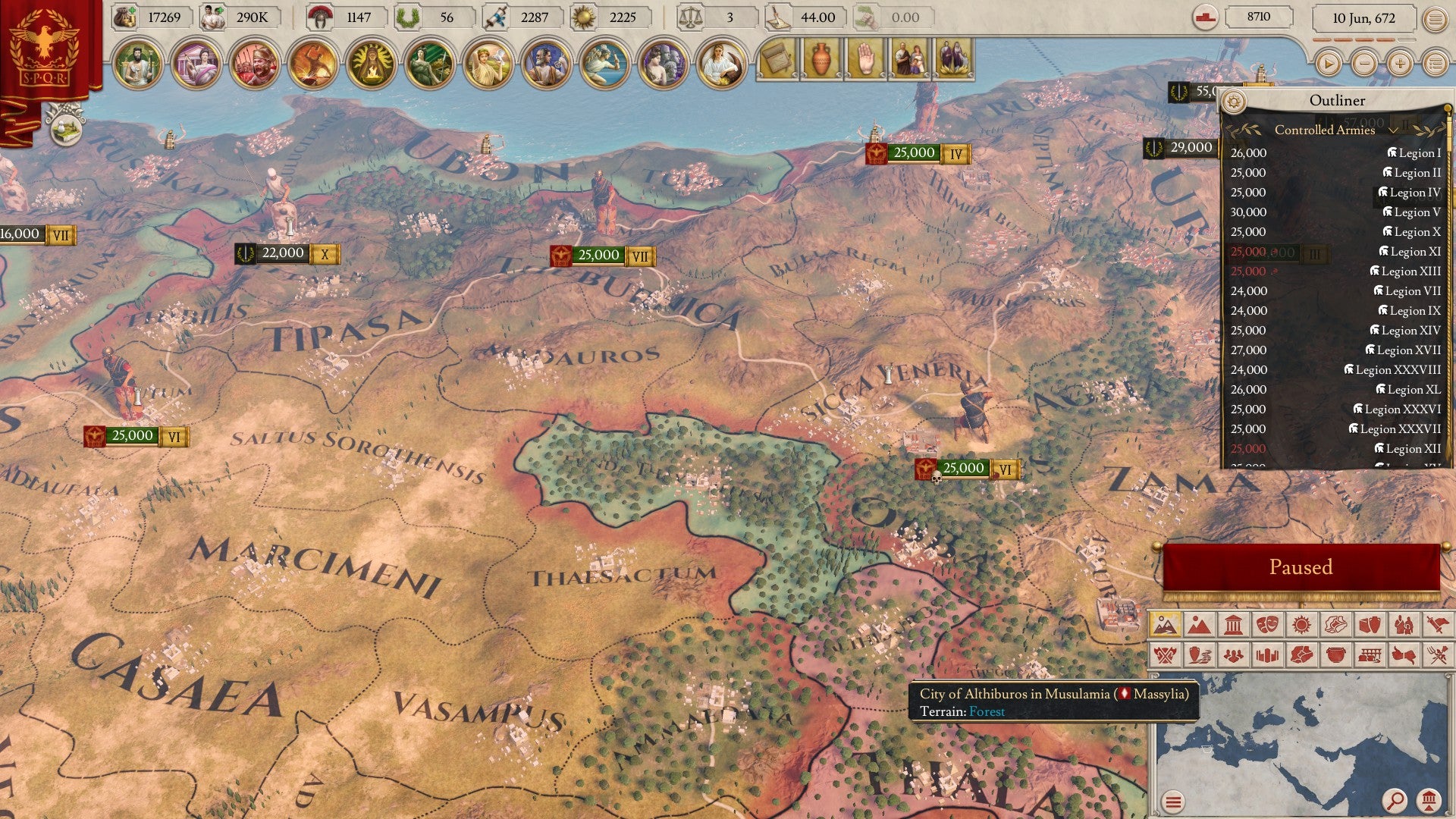1456x819 pixels.
Task: Collapse the Controlled Armies section
Action: (1394, 130)
